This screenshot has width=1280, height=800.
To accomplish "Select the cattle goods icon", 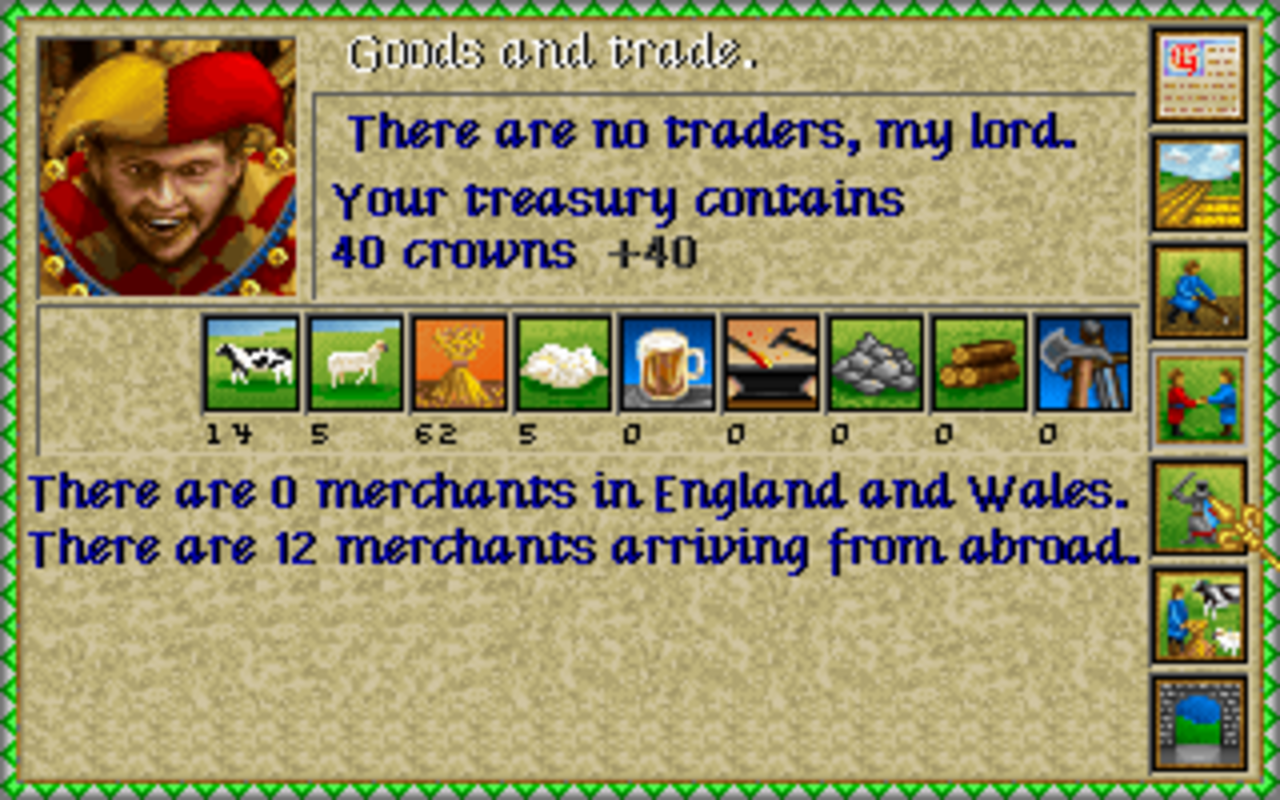I will [x=252, y=364].
